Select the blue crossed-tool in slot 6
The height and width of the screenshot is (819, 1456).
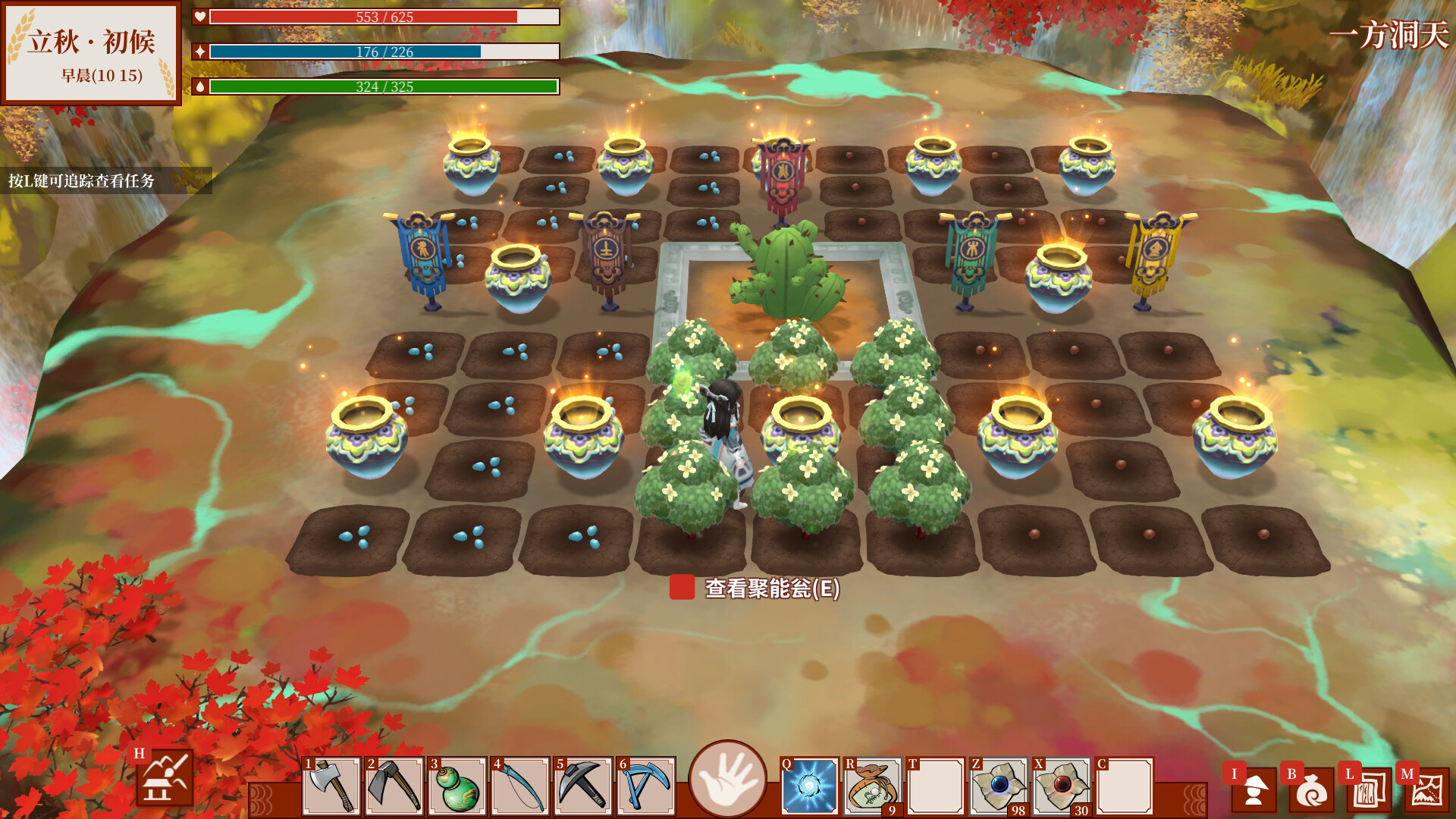pos(646,786)
